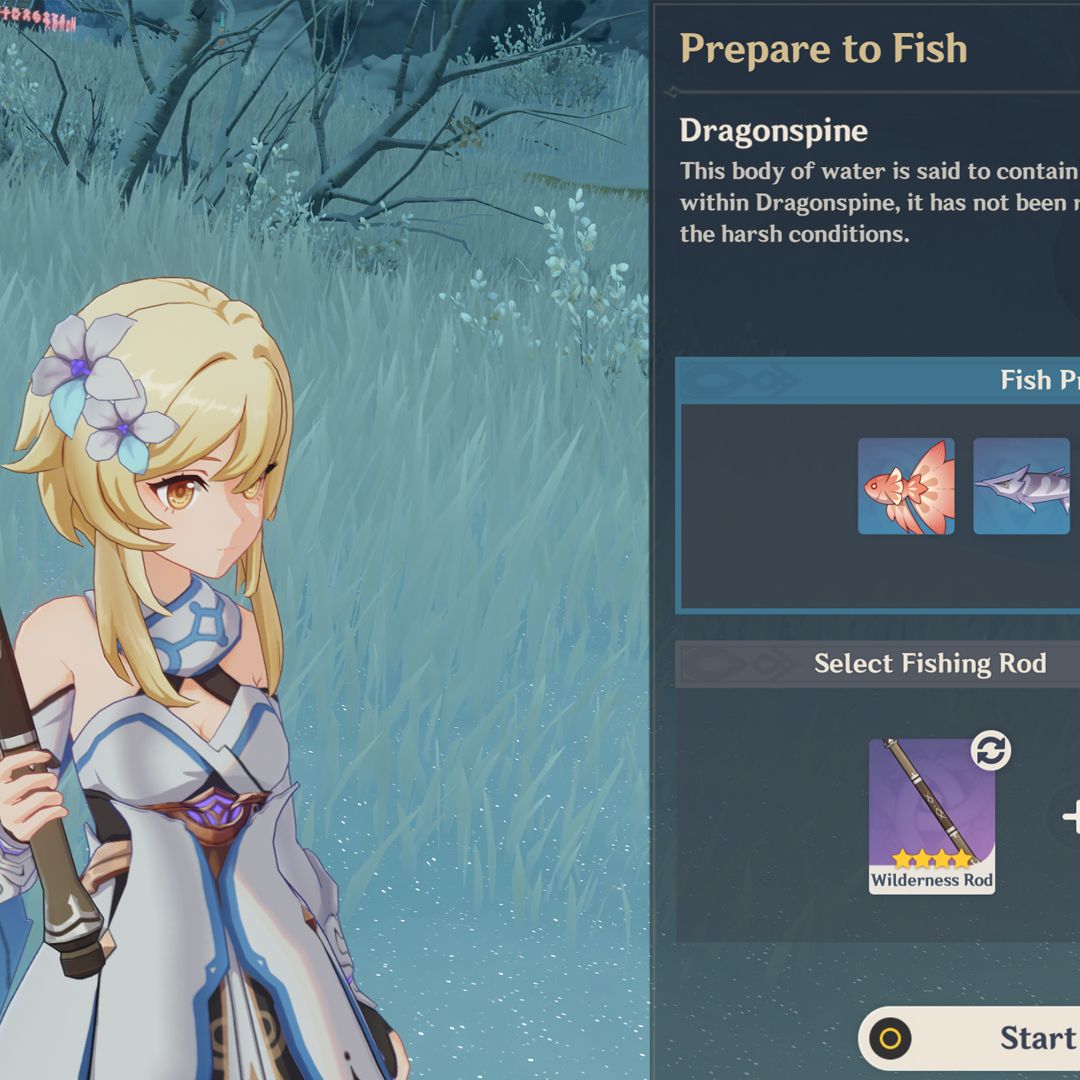1080x1080 pixels.
Task: Select the Wilderness Rod slot
Action: click(x=931, y=816)
